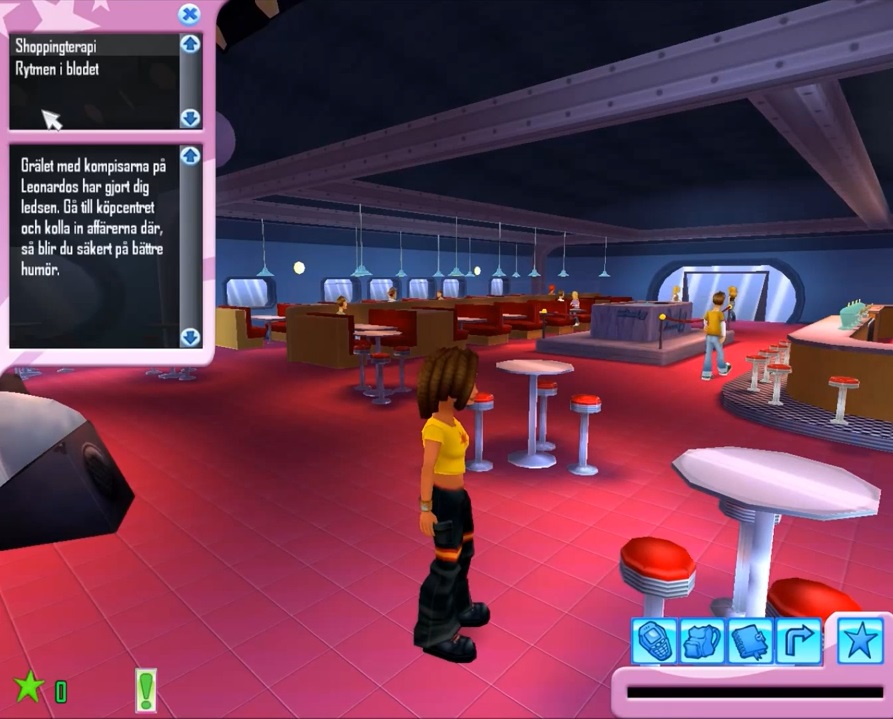Screen dimensions: 893x719
Task: Select the Rytmen i blodet quest
Action: (57, 70)
